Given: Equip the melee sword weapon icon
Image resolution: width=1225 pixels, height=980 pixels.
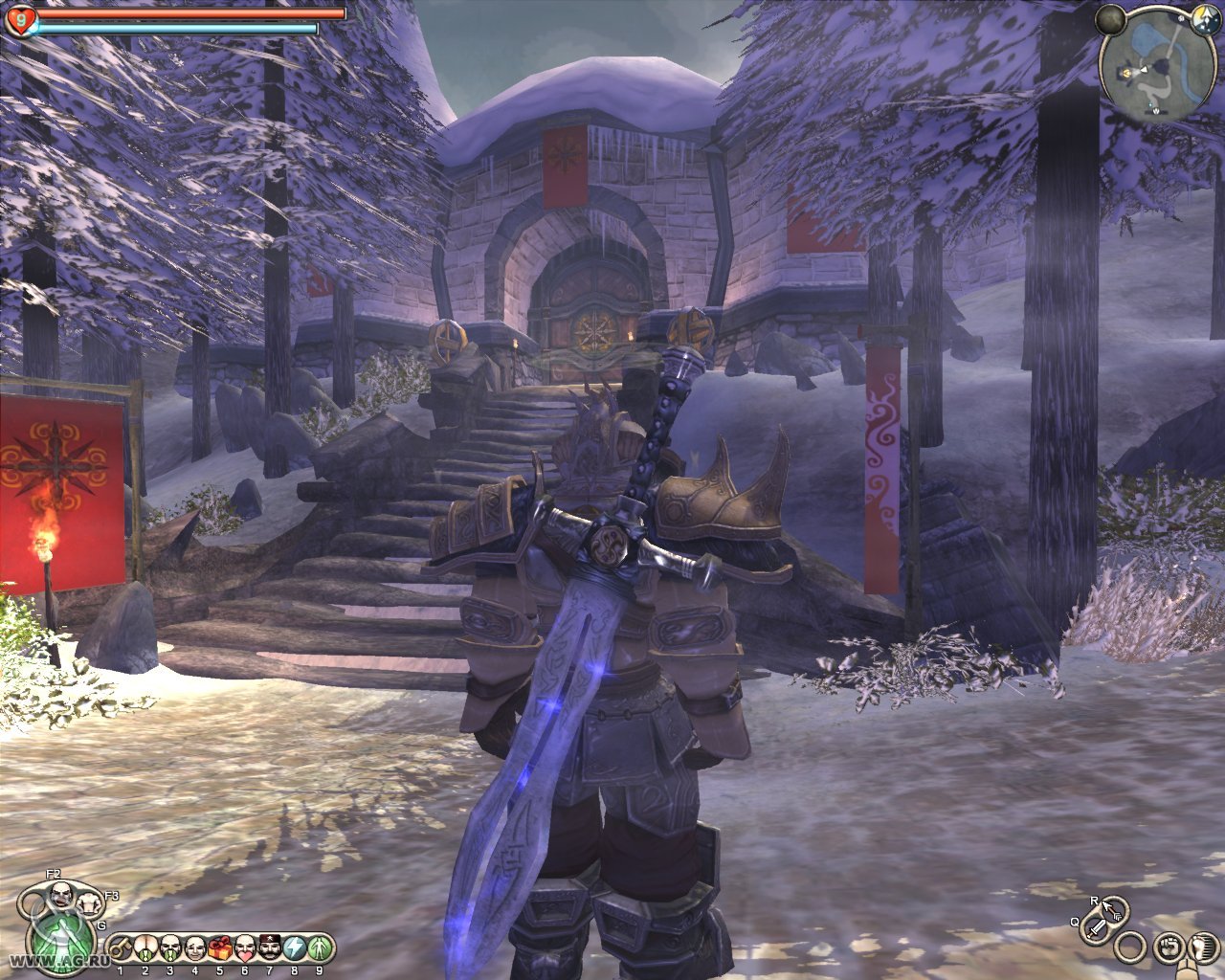Looking at the screenshot, I should coord(1097,926).
